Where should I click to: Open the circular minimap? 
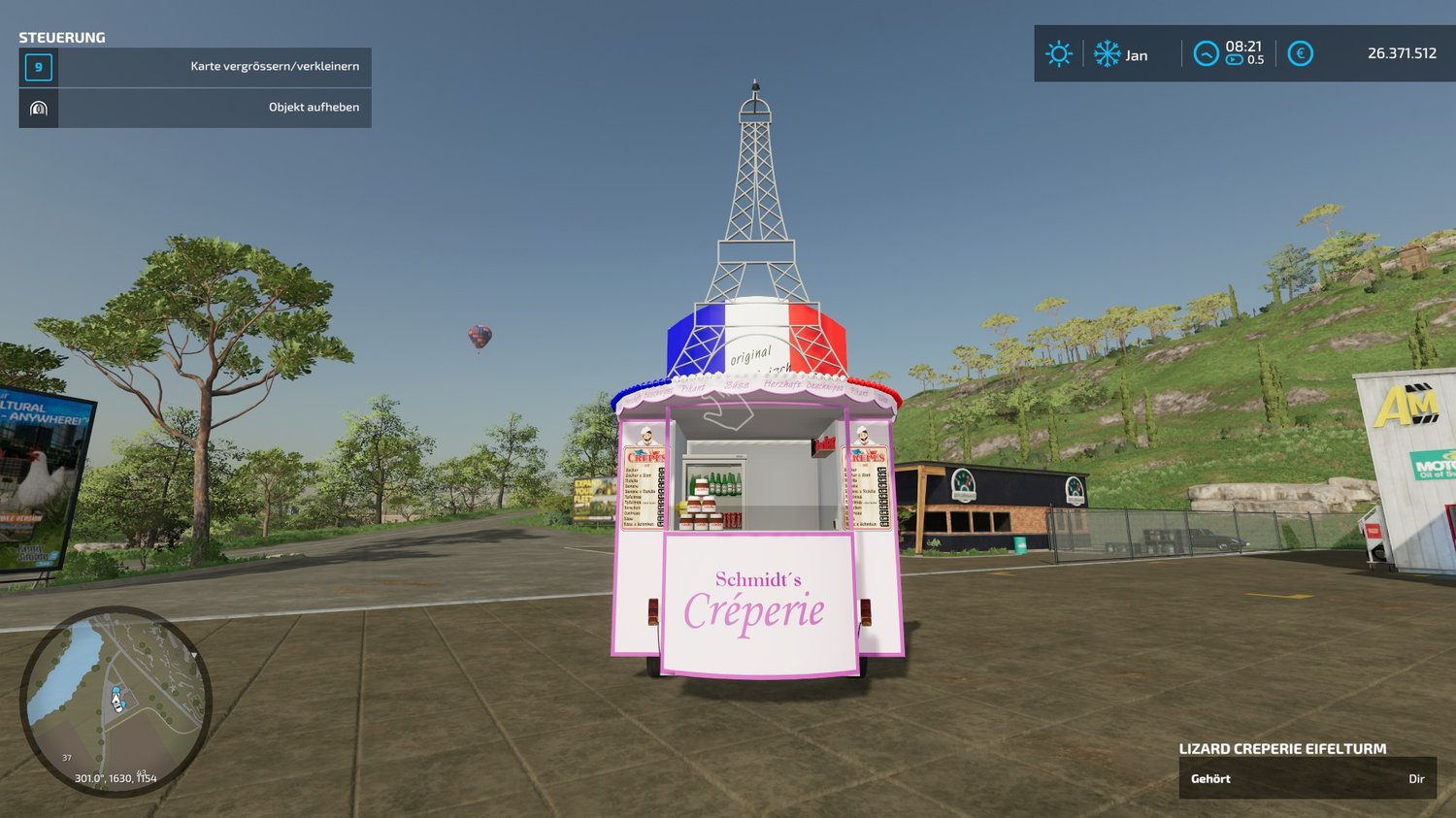click(116, 701)
